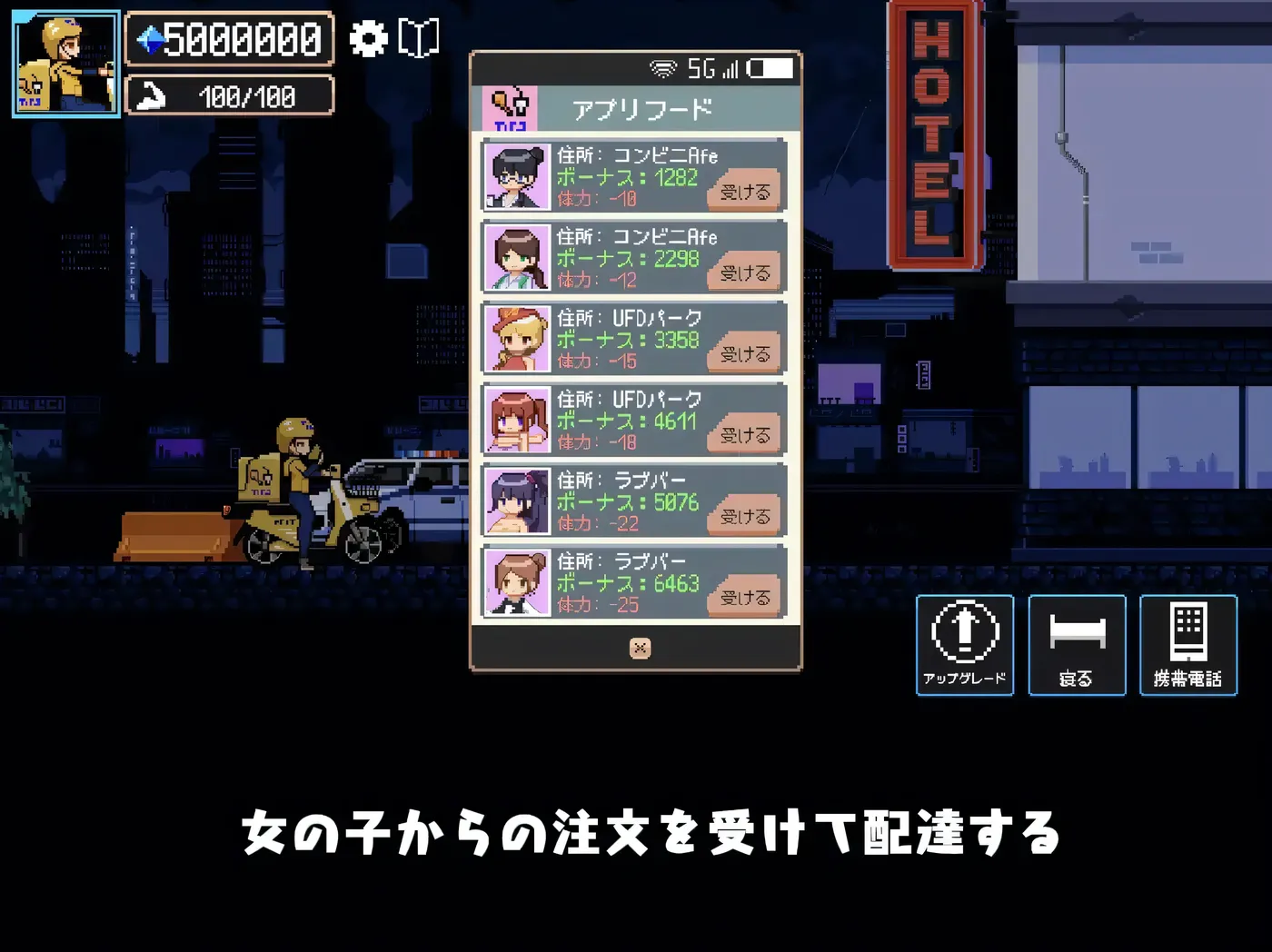Click the food delivery app icon on the phone header
Viewport: 1272px width, 952px height.
tap(512, 106)
